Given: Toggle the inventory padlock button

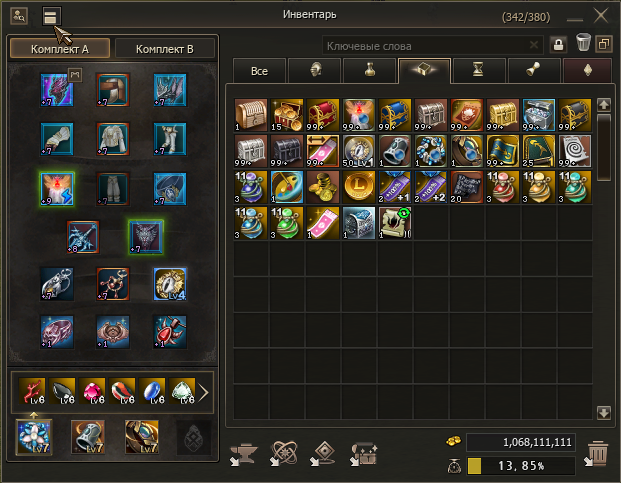Looking at the screenshot, I should click(559, 45).
